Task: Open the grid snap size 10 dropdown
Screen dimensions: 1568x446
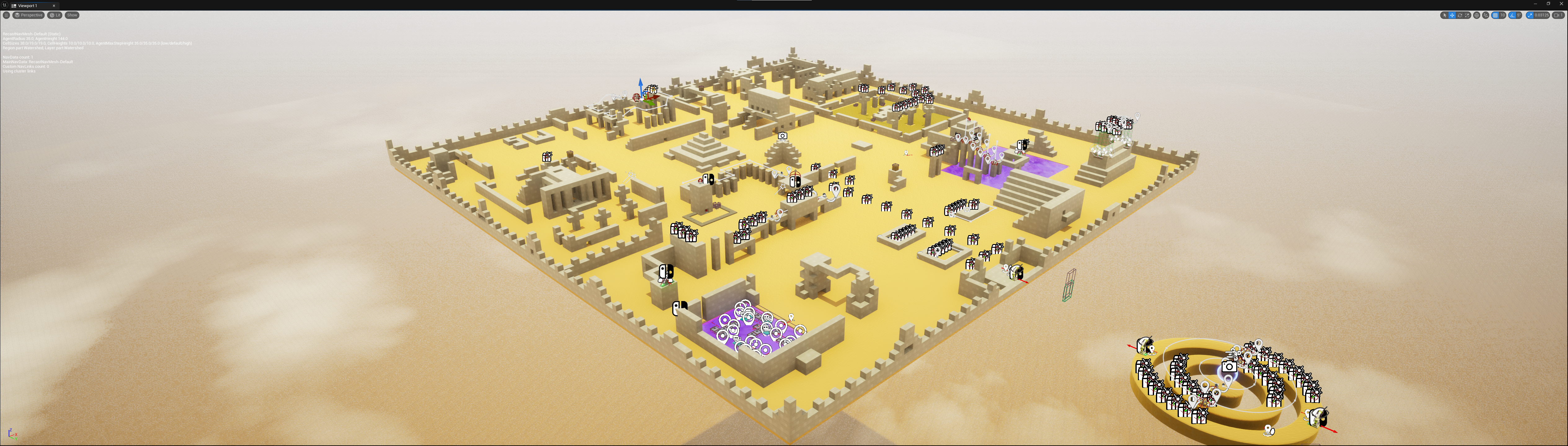Action: 1502,15
